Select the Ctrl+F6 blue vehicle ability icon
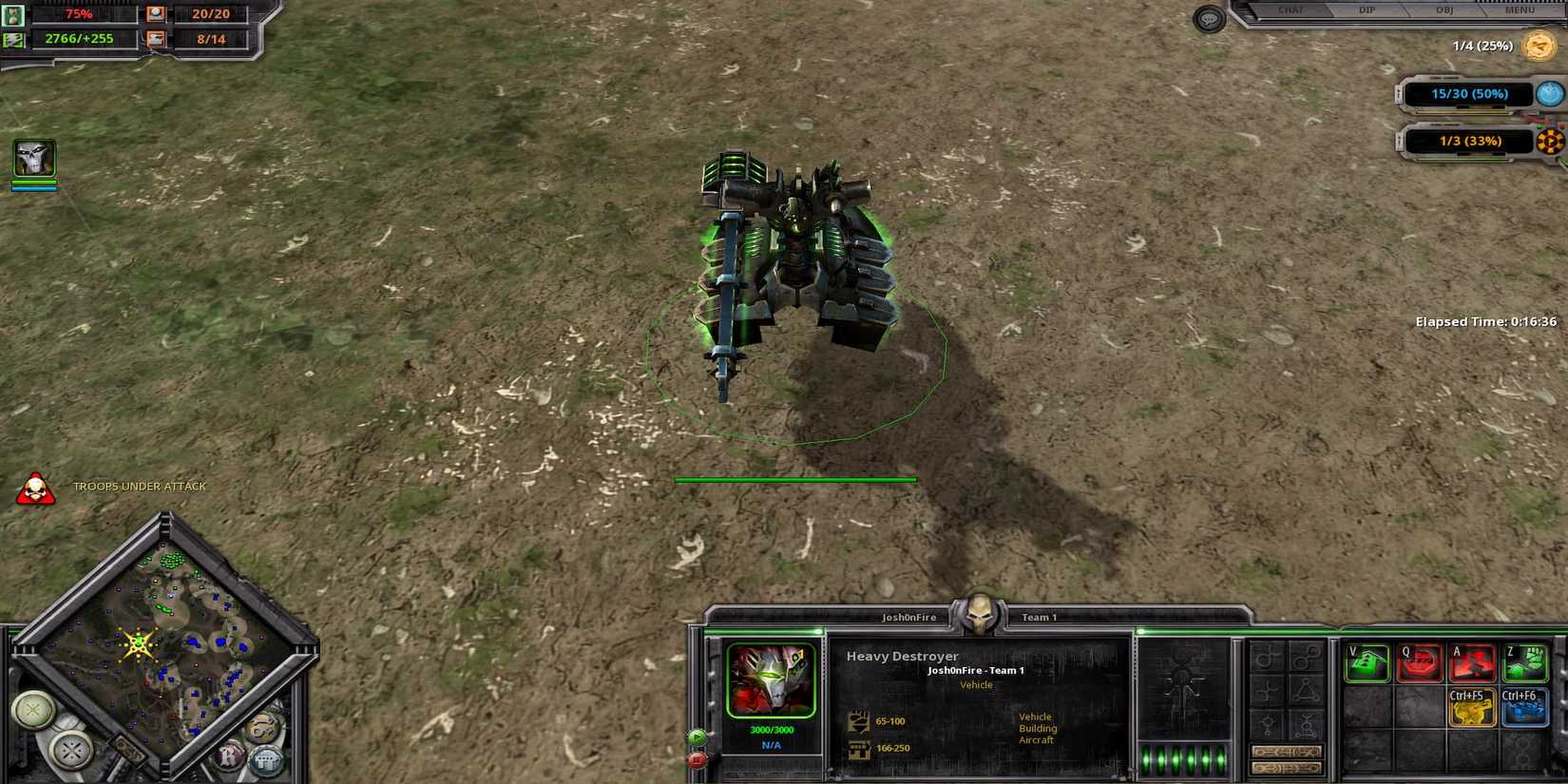Image resolution: width=1568 pixels, height=784 pixels. click(x=1522, y=708)
